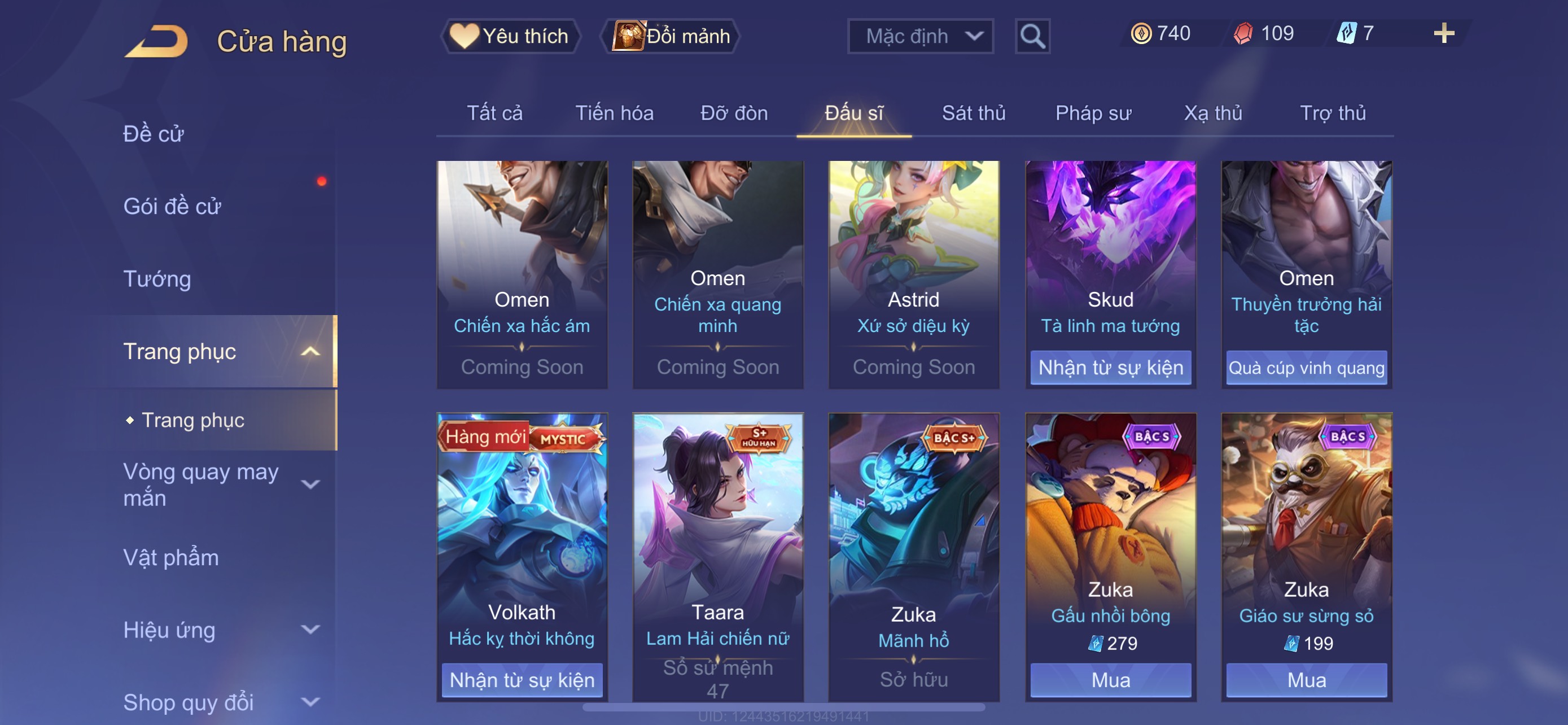Buy Zuka Giáo sư sừng sỏ skin

pos(1306,679)
